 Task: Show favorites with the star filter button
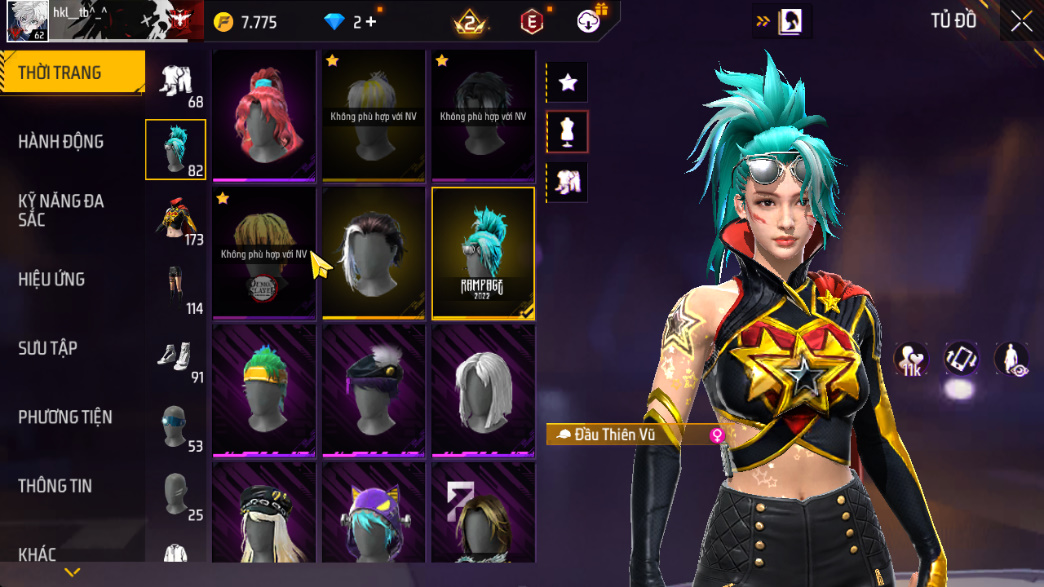pyautogui.click(x=567, y=83)
